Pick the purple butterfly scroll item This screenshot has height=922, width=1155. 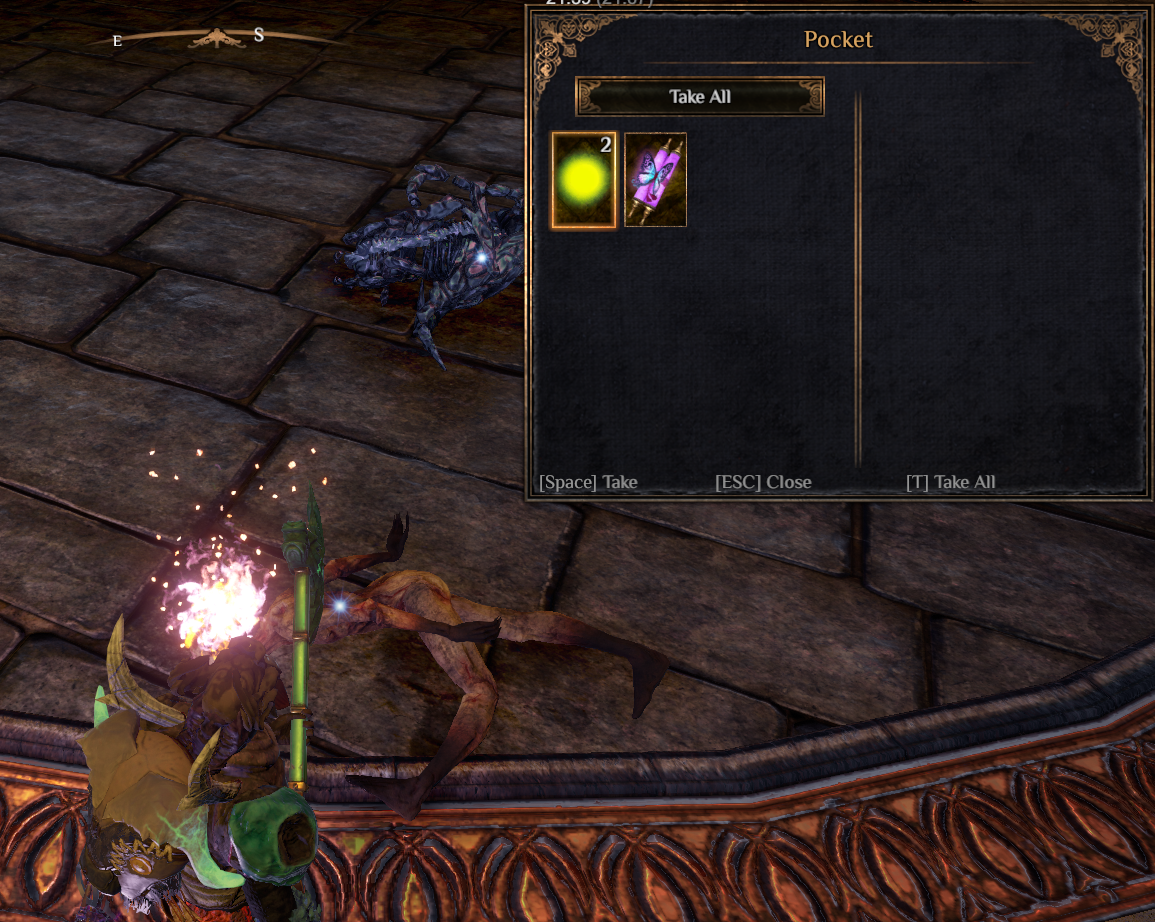pos(655,180)
